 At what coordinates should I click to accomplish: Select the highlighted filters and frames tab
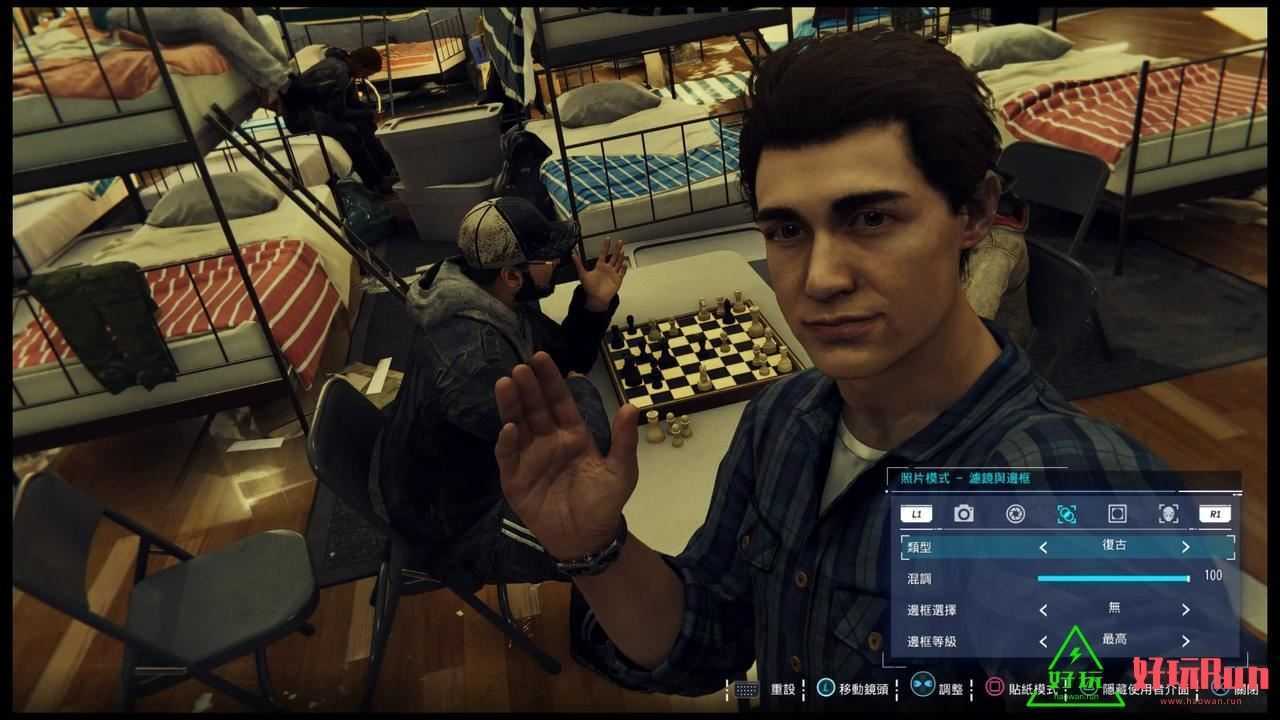[1067, 514]
